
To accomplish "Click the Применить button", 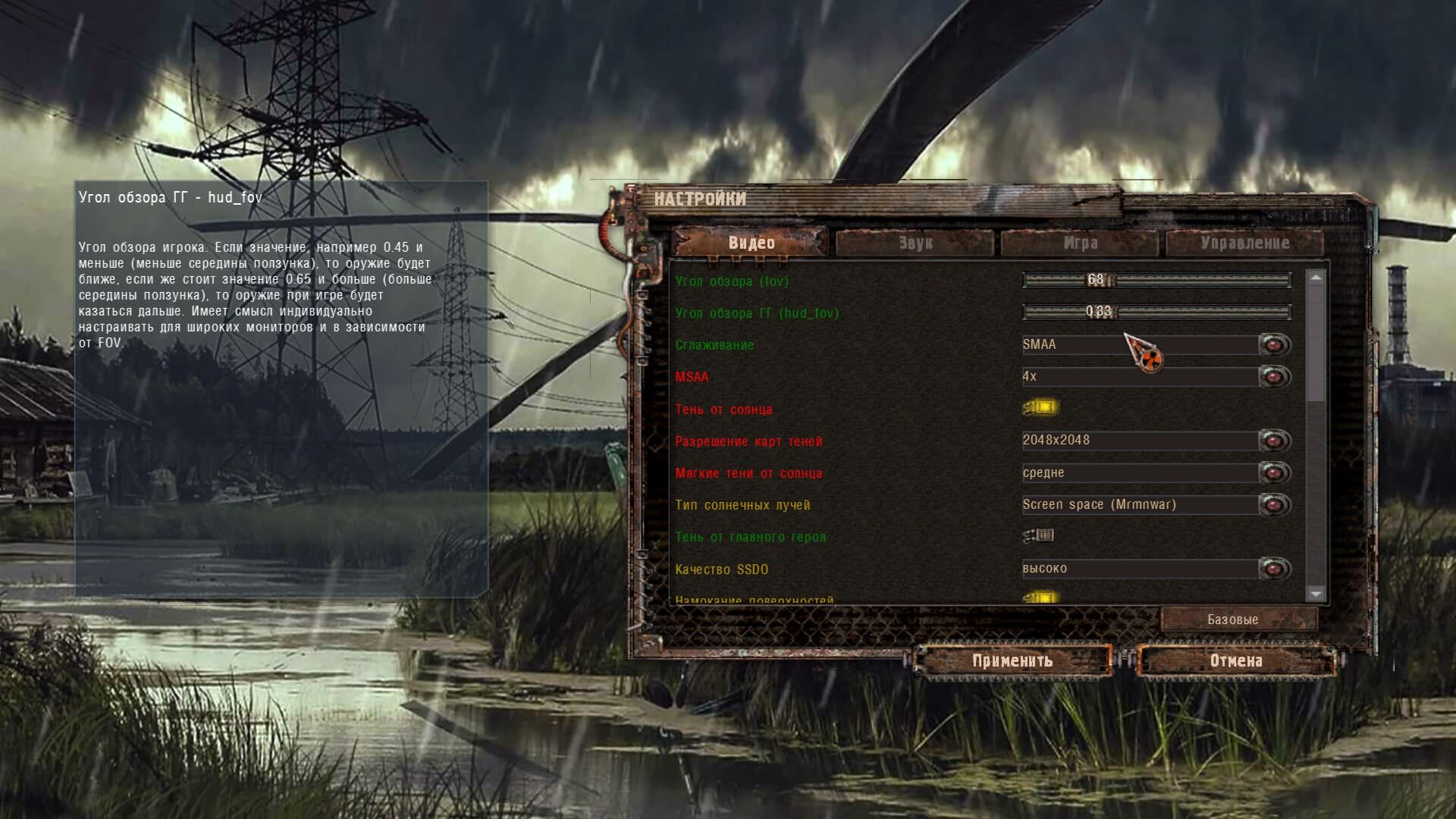I will (1012, 661).
